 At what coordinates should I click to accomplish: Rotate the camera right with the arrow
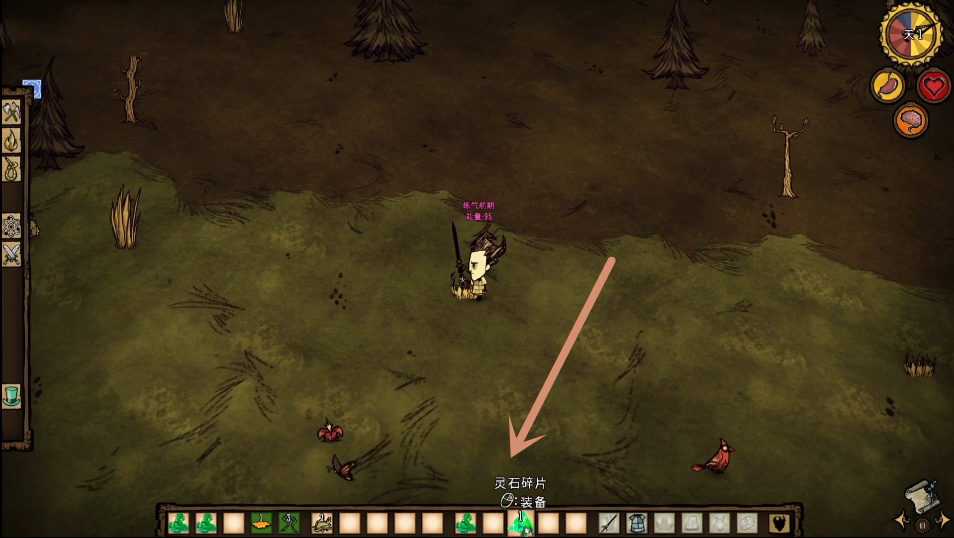tap(943, 521)
